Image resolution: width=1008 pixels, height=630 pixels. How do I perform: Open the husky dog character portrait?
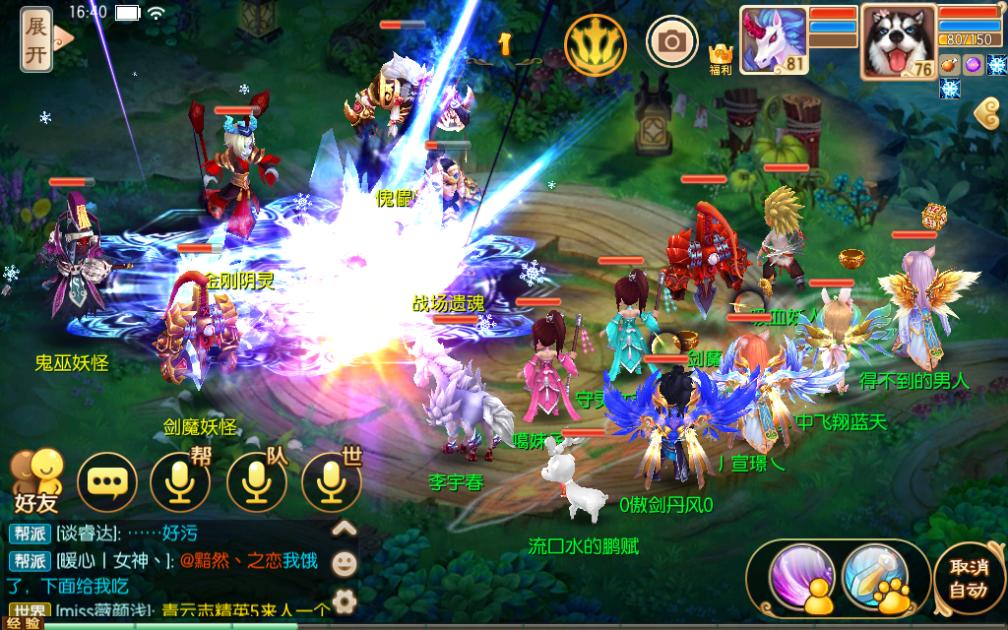pos(898,40)
